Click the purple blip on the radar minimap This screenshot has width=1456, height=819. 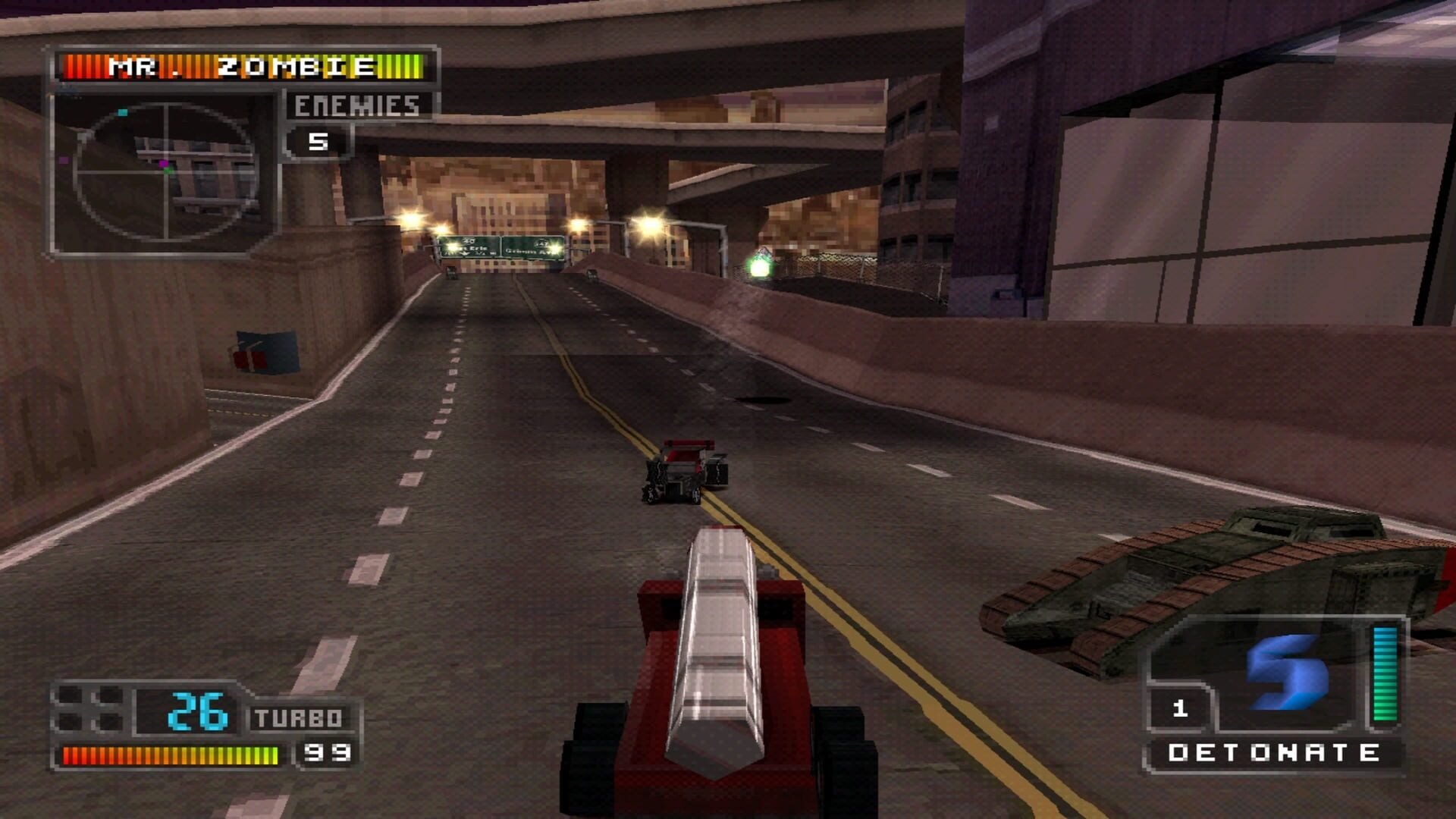(64, 160)
